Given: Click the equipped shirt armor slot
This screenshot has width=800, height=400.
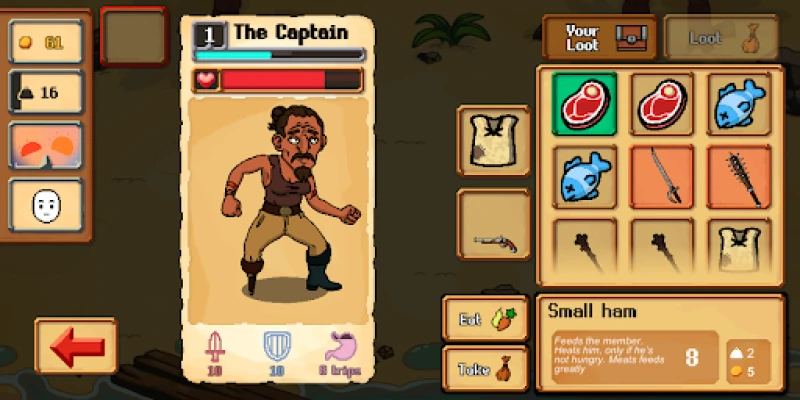Looking at the screenshot, I should pyautogui.click(x=494, y=141).
